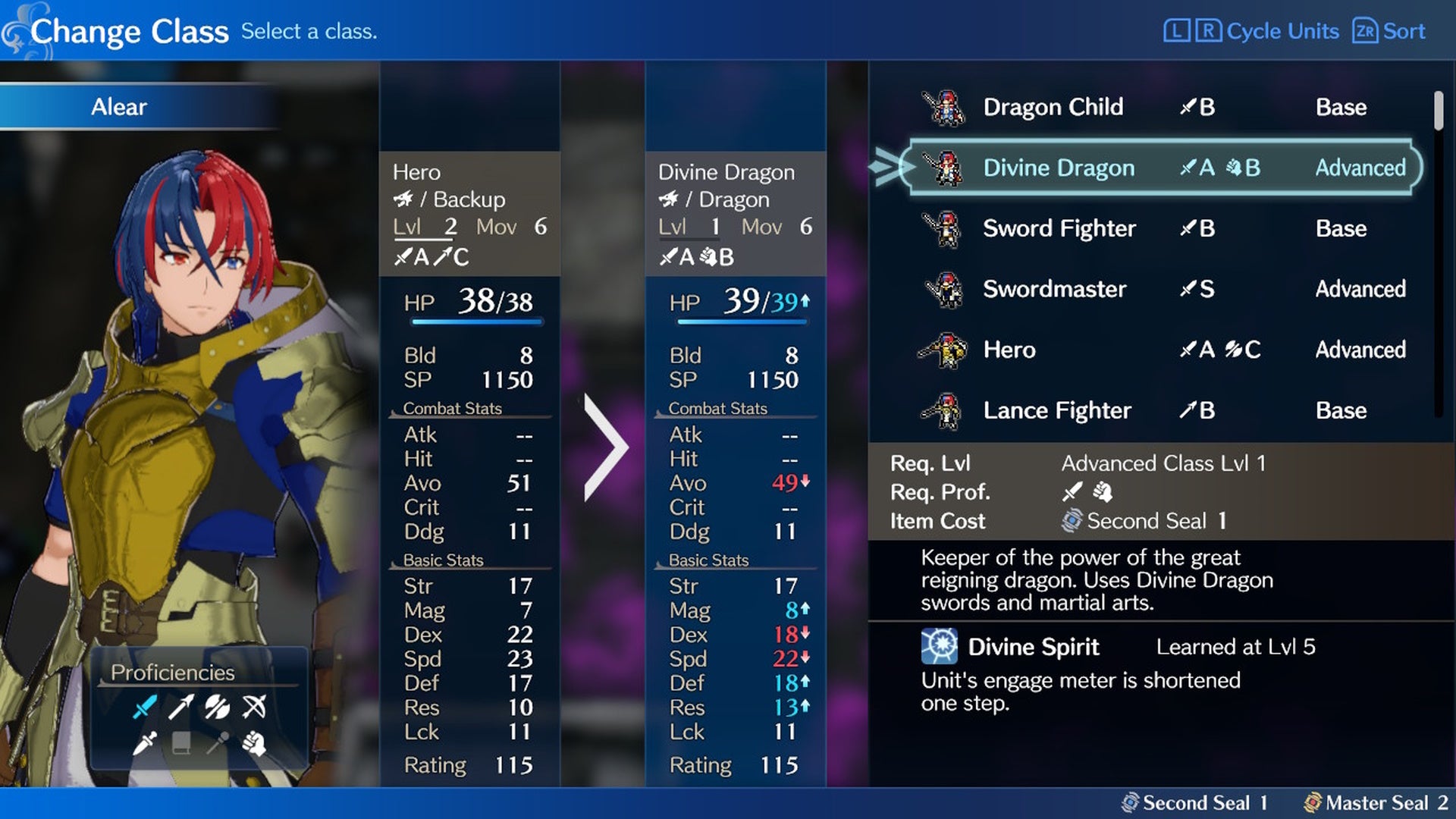Click Cycle Units with the L button label
Screen dimensions: 1456x819
tap(1255, 31)
